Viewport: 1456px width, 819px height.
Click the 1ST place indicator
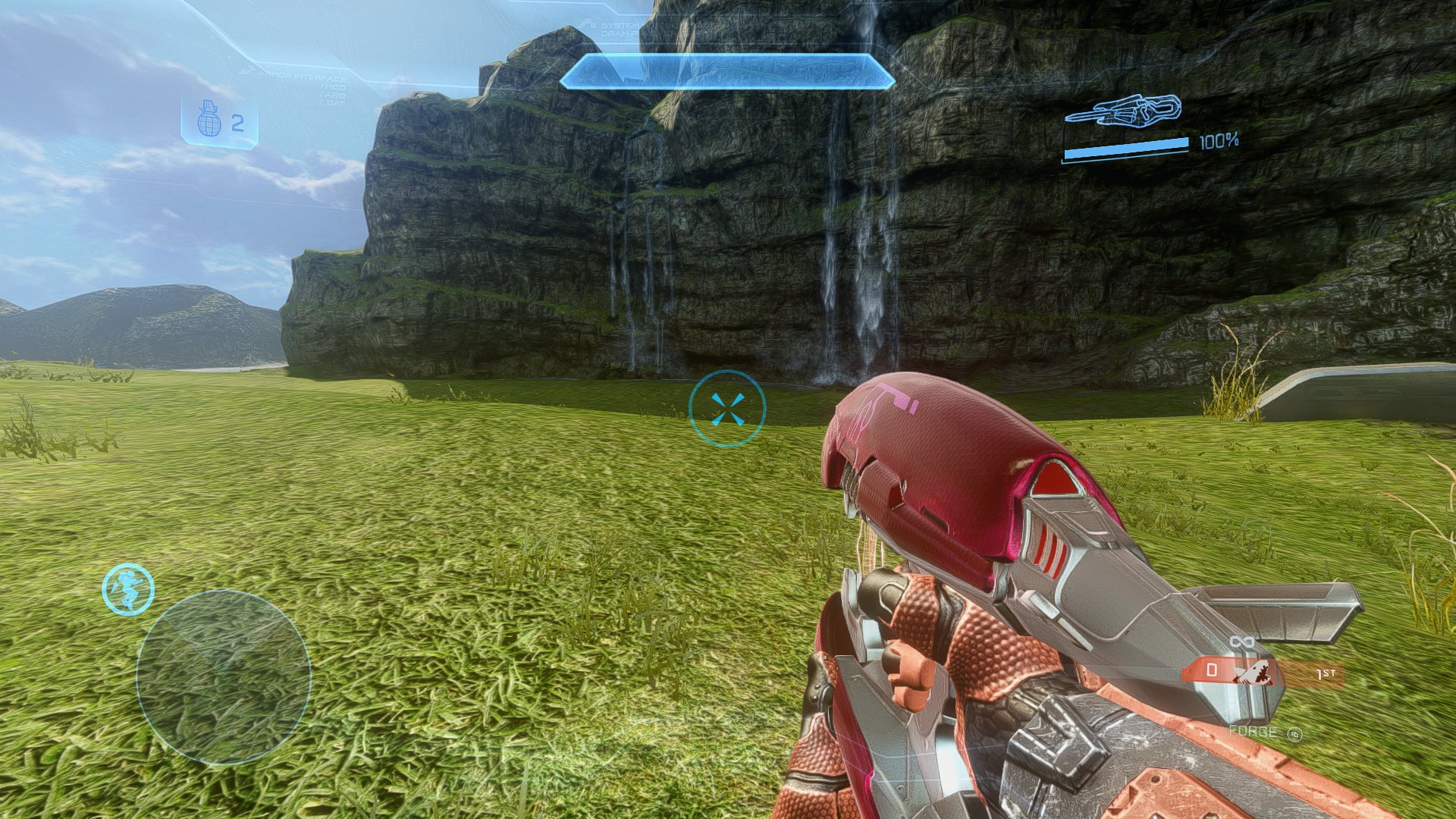1325,673
